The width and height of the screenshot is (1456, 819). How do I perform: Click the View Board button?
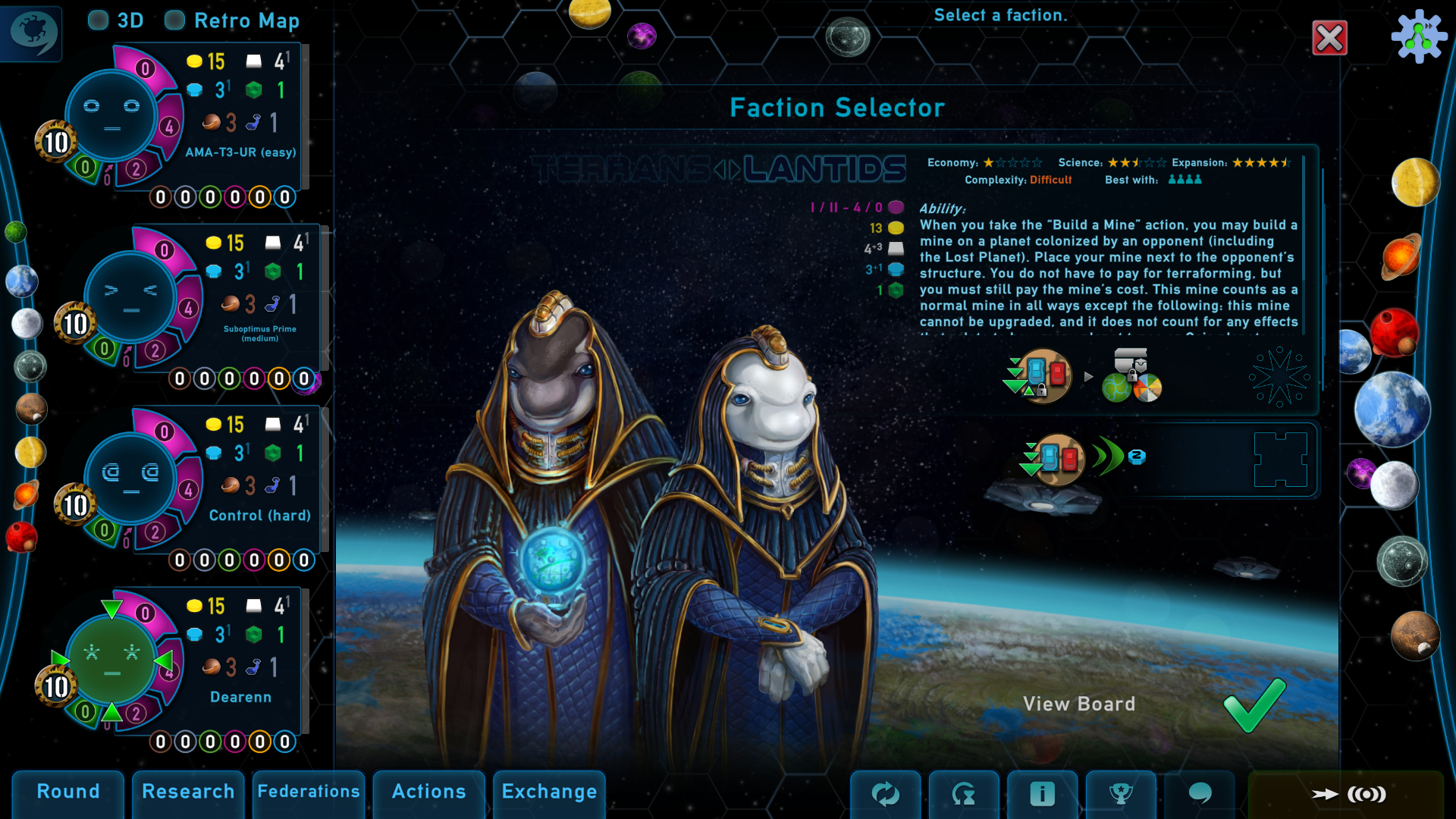click(x=1078, y=704)
